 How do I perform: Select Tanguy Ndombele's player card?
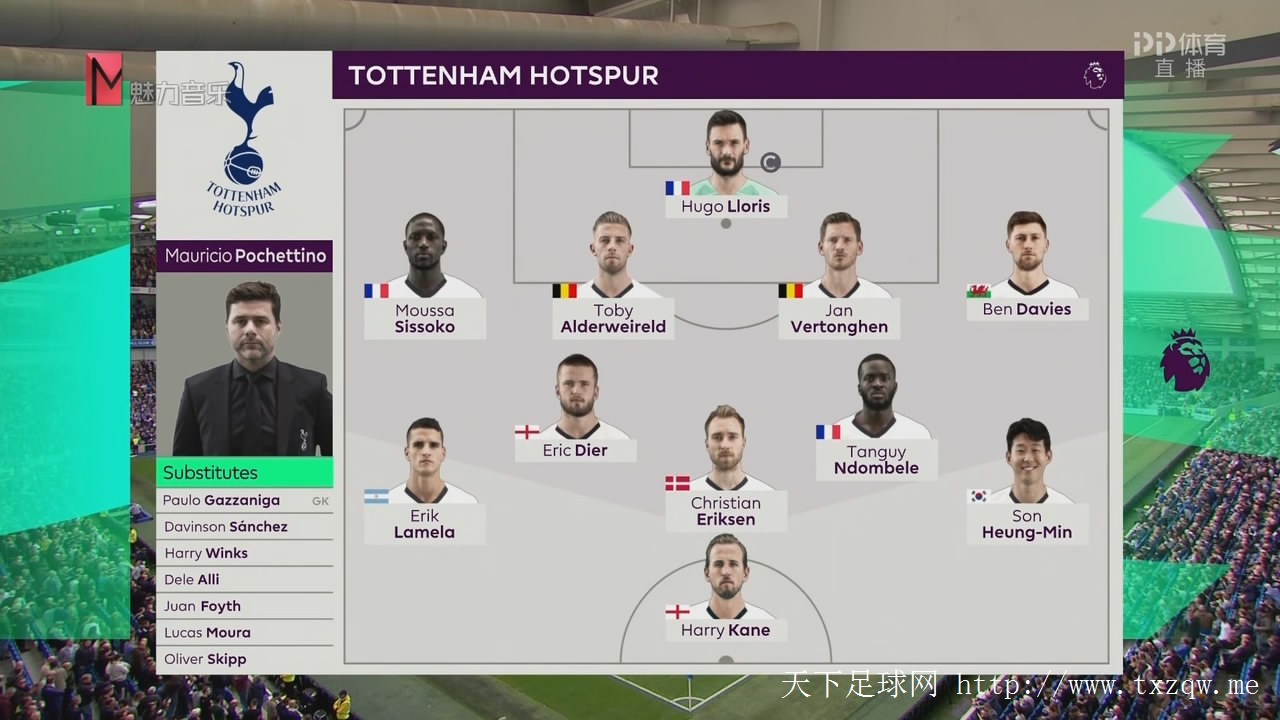point(876,420)
